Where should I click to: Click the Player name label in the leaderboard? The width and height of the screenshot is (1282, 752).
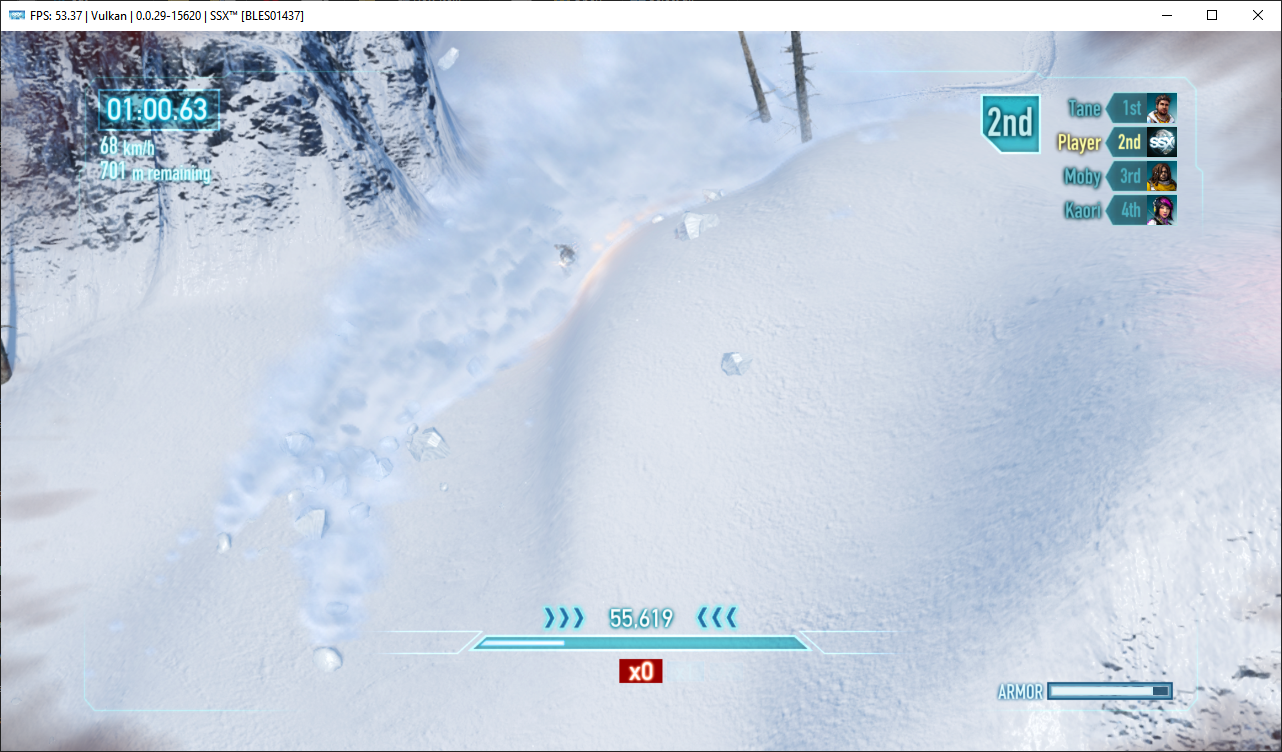click(1078, 142)
